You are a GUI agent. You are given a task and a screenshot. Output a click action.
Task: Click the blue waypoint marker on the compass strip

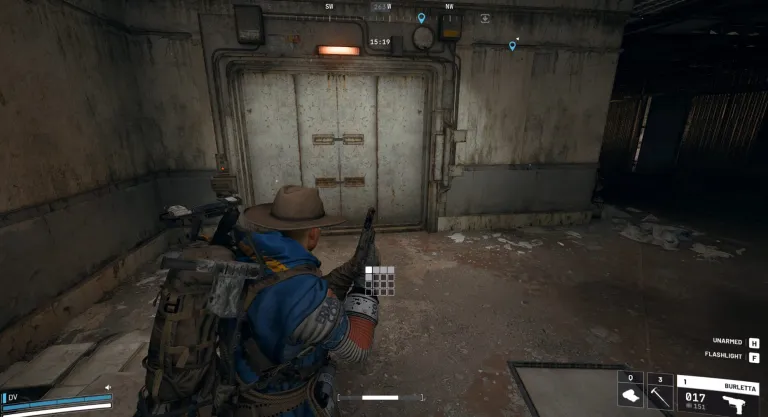(421, 18)
